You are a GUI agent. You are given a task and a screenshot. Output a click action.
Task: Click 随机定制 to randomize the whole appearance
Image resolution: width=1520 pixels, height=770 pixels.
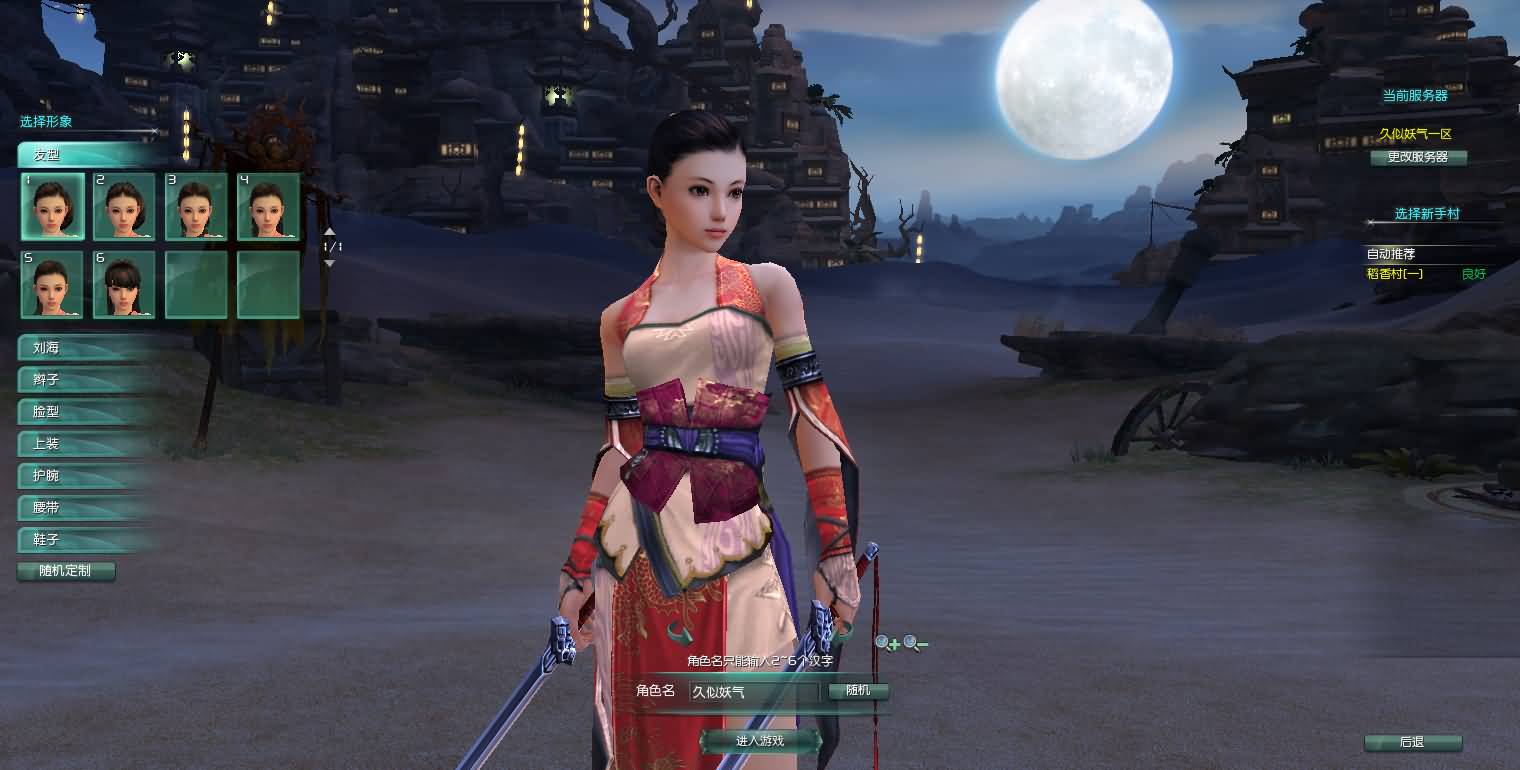66,571
